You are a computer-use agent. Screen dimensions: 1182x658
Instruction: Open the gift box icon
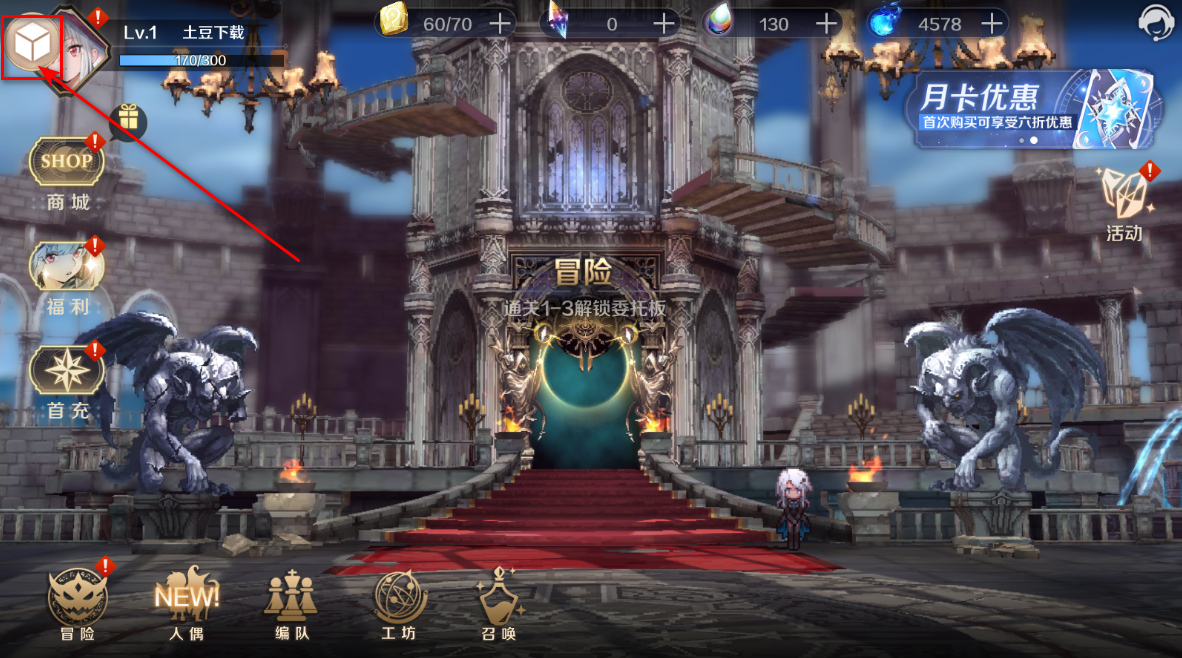(x=128, y=120)
